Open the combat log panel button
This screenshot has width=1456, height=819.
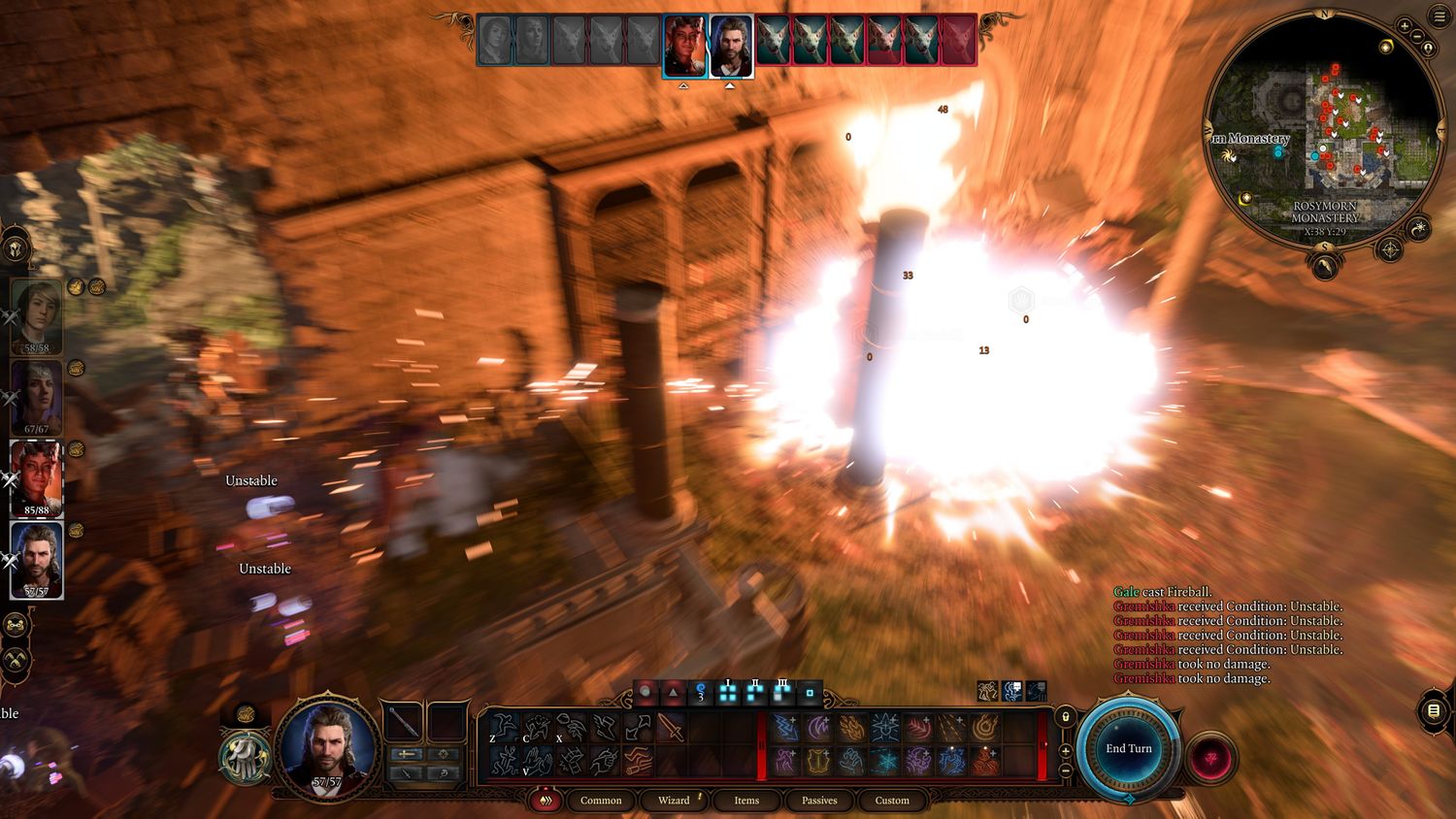tap(1434, 710)
